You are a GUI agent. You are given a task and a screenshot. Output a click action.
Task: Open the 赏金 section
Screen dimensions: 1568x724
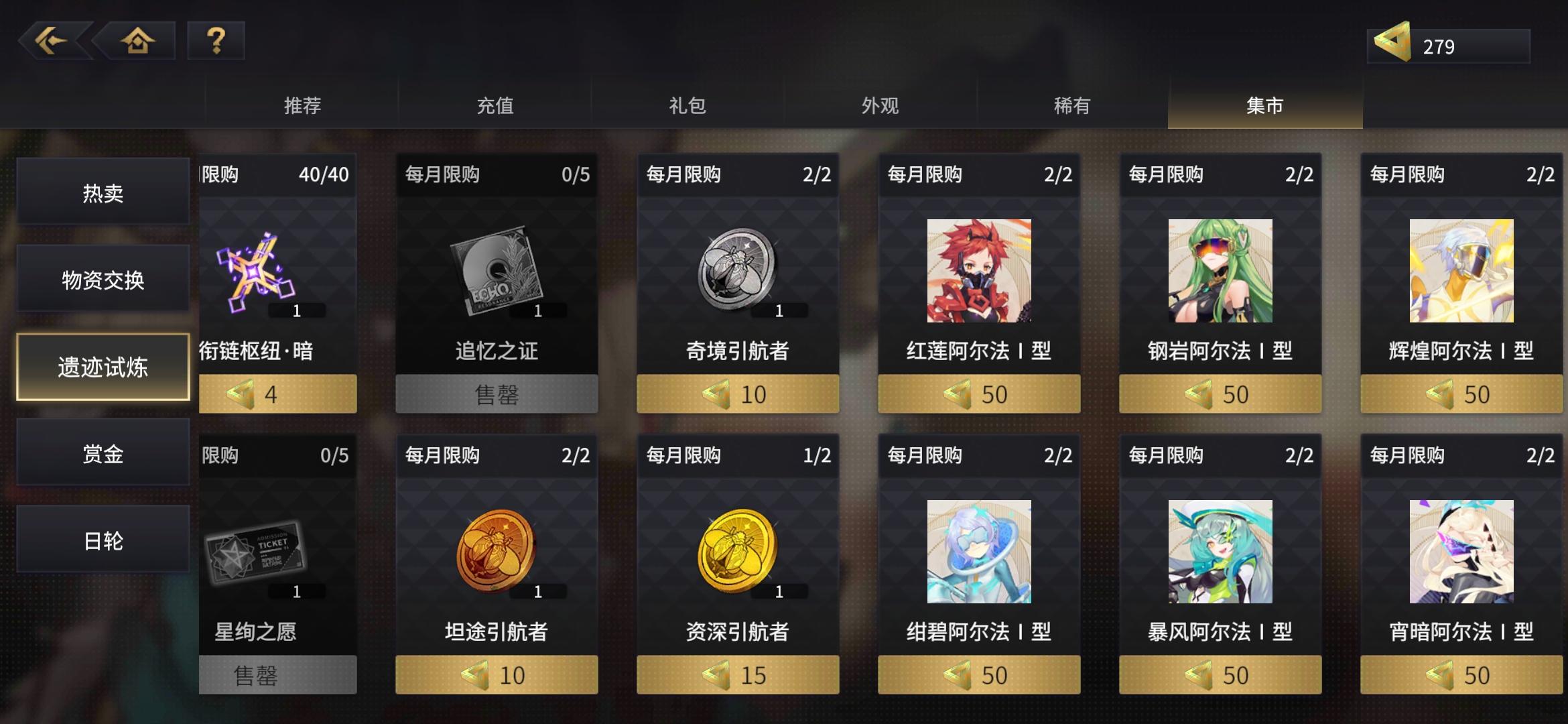coord(102,452)
